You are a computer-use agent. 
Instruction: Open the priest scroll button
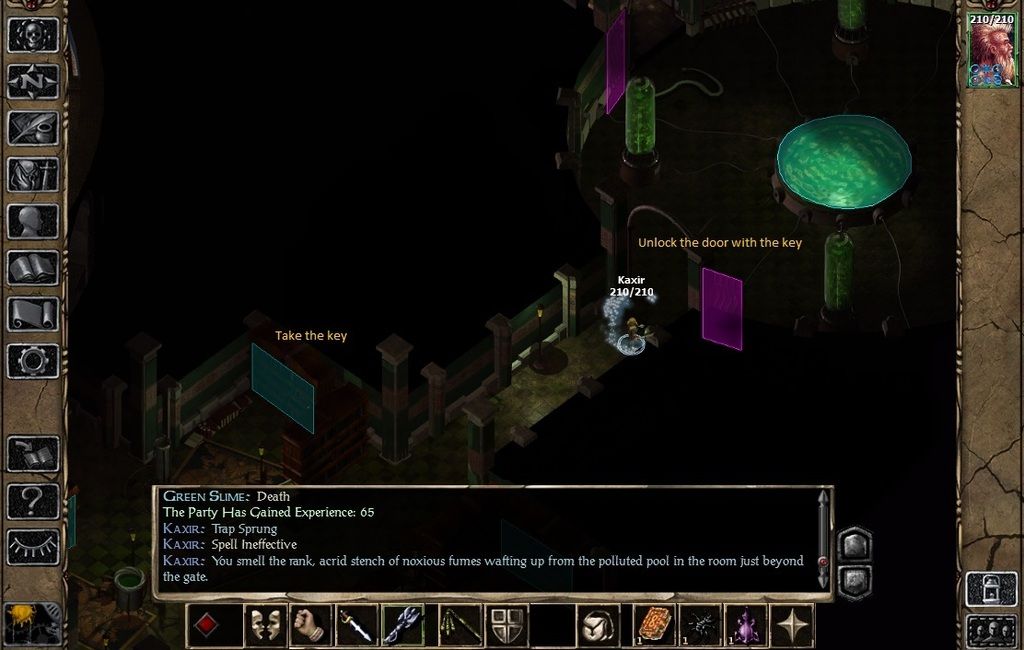[33, 314]
